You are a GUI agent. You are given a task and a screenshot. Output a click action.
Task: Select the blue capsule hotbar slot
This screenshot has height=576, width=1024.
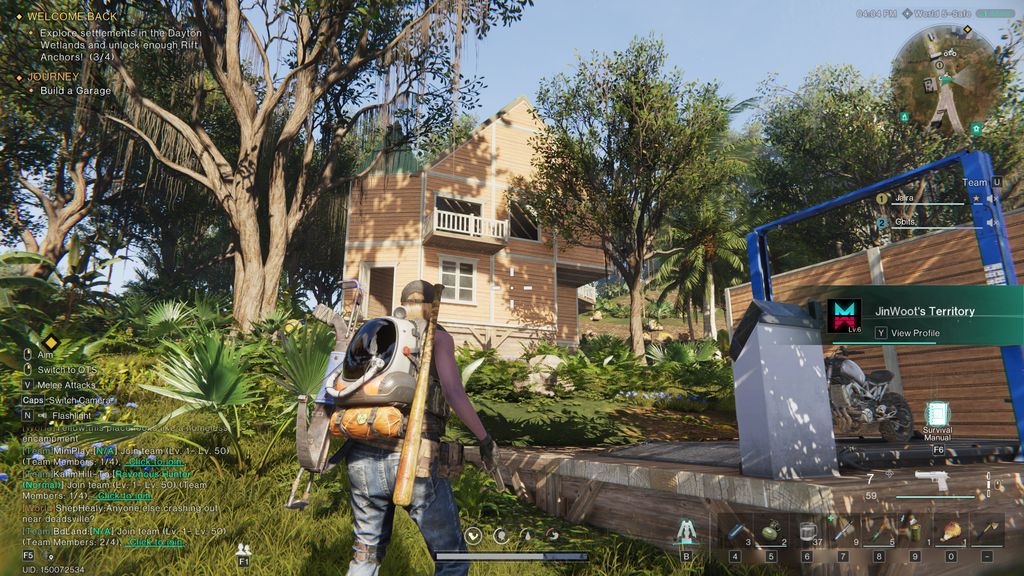coord(734,531)
